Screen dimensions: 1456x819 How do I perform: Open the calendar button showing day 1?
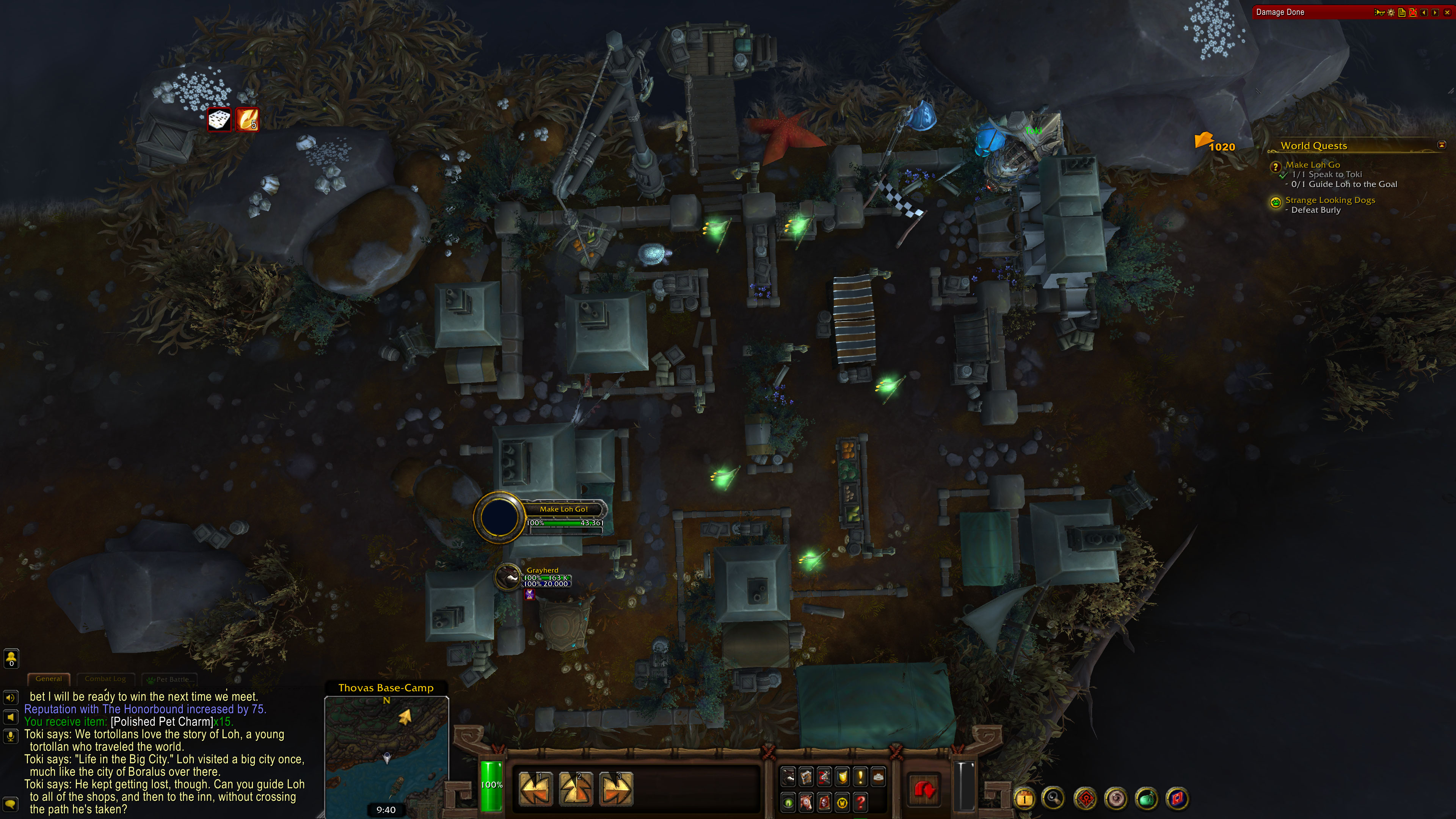pyautogui.click(x=1025, y=799)
